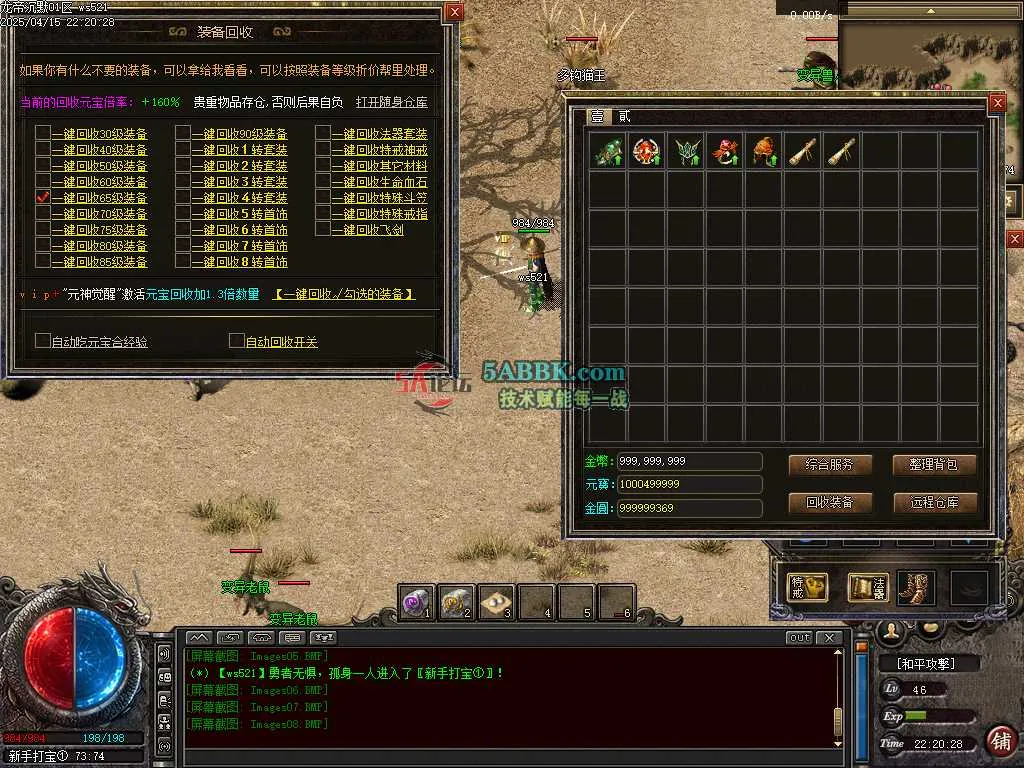Viewport: 1024px width, 768px height.
Task: Select the green armor item in first bag slot
Action: 608,151
